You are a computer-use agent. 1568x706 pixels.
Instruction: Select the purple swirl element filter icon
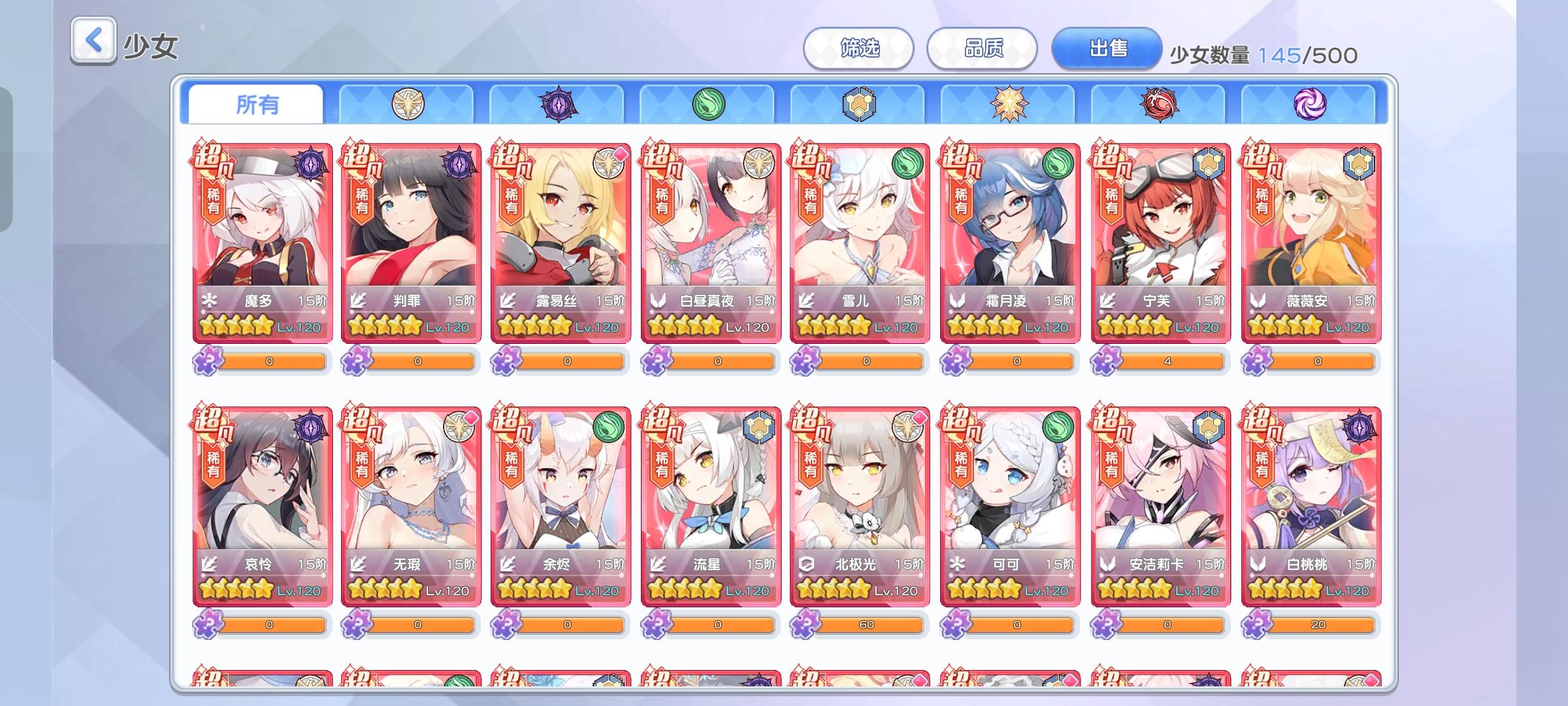[x=1312, y=105]
